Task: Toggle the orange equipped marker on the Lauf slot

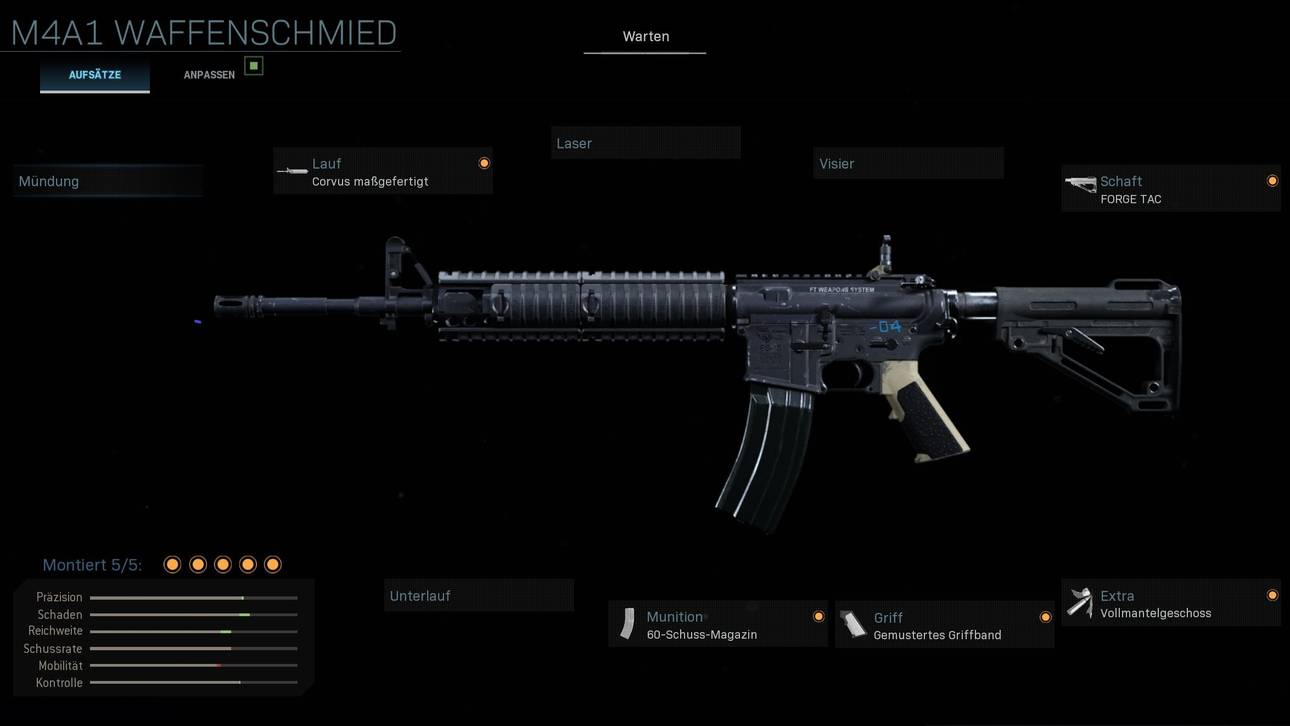Action: [484, 162]
